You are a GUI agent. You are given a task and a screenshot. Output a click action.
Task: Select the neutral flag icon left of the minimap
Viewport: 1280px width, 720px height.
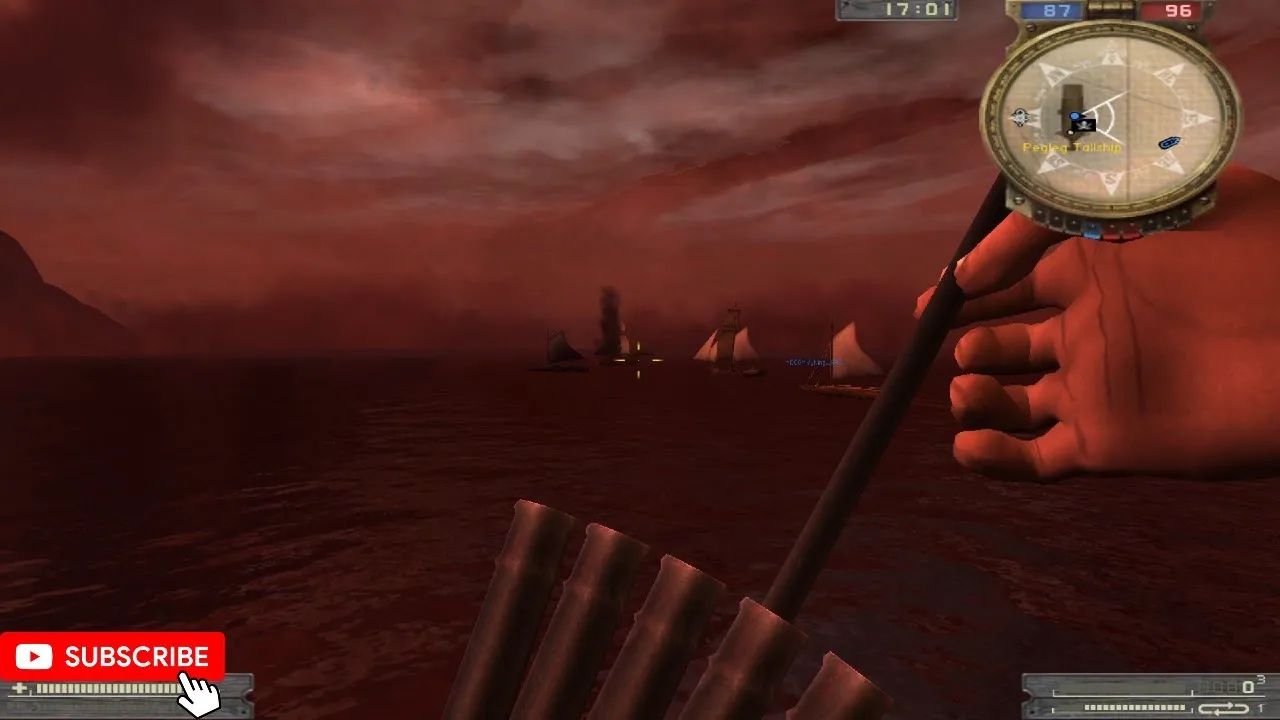click(1019, 116)
